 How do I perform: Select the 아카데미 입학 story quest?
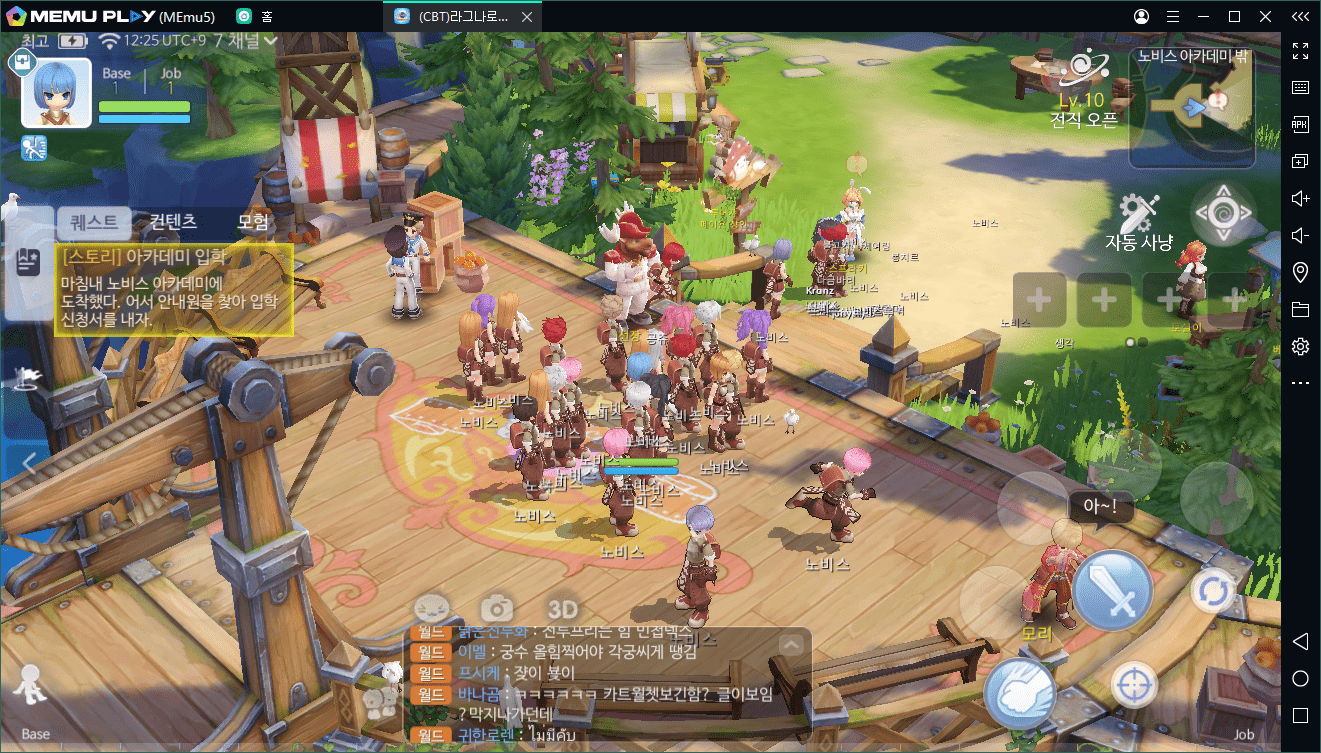click(173, 290)
